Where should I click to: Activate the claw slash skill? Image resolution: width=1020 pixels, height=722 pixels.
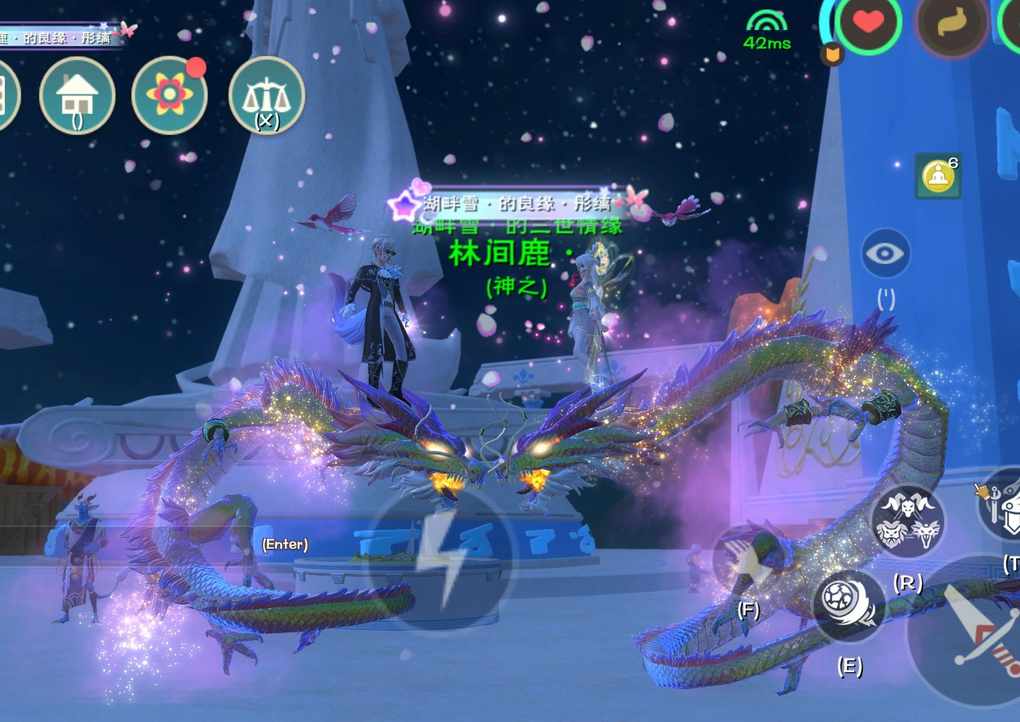pos(748,562)
